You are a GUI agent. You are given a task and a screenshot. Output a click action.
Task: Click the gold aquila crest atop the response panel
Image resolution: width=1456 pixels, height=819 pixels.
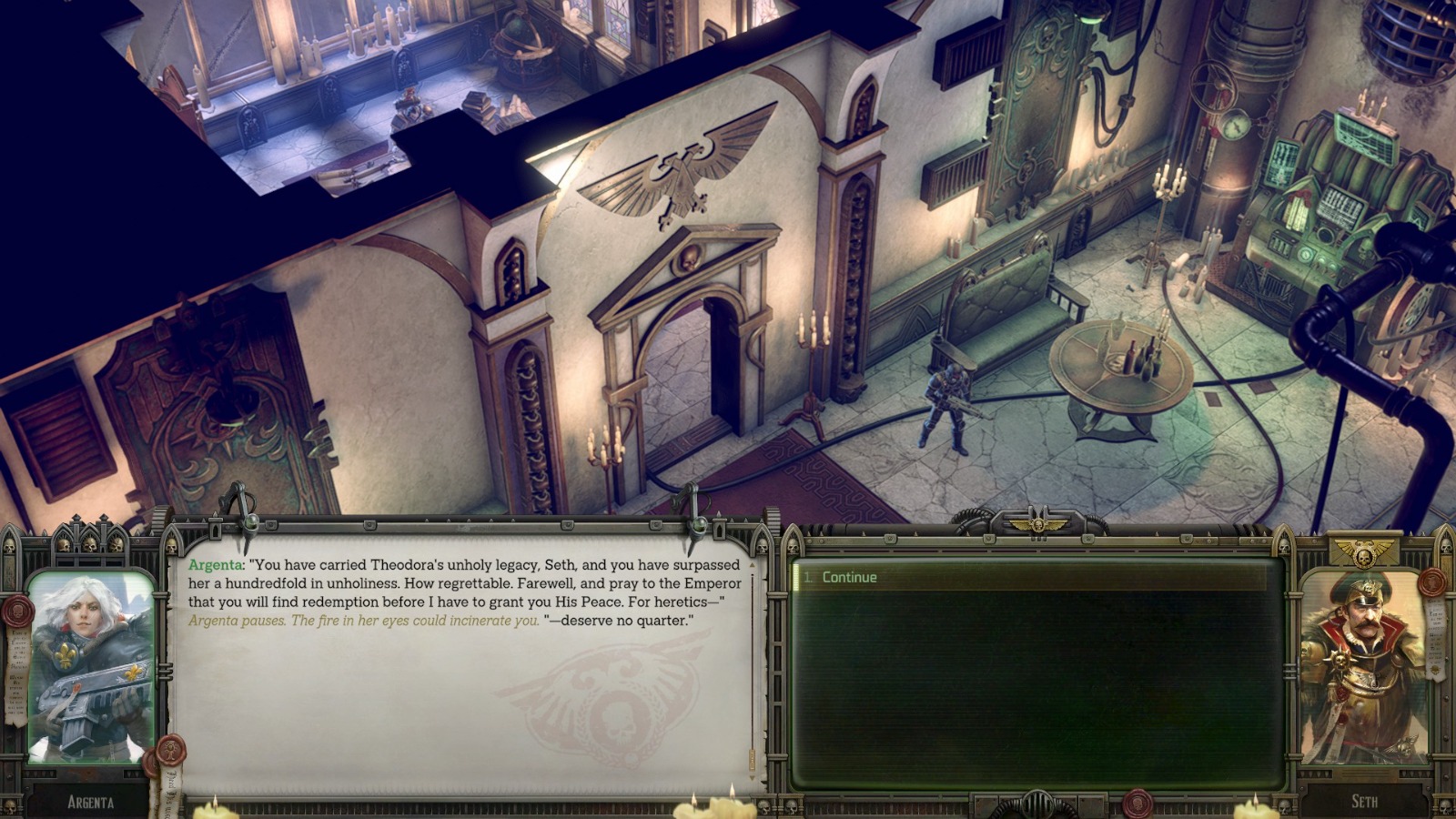coord(1037,522)
